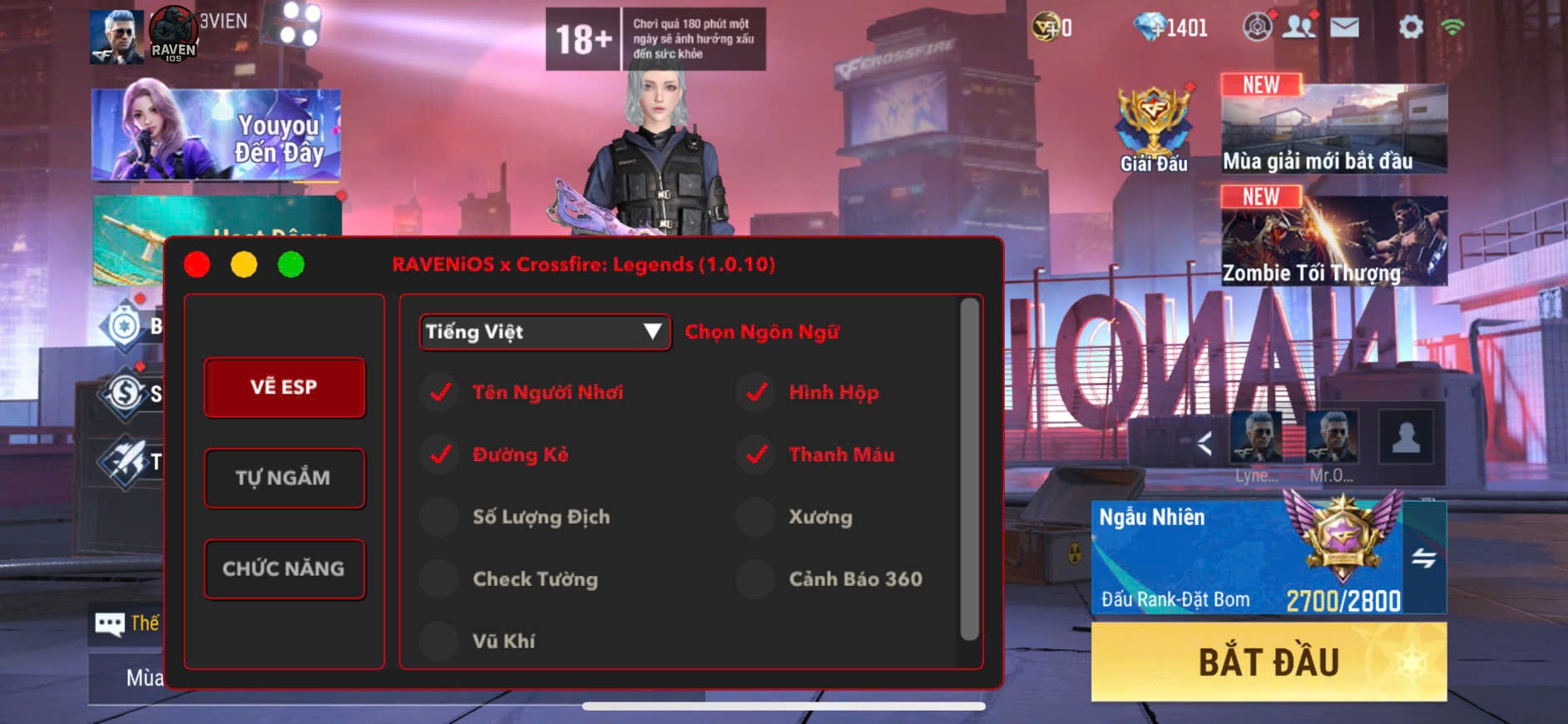Open the Tiếng Việt language dropdown
This screenshot has width=1568, height=724.
point(544,331)
